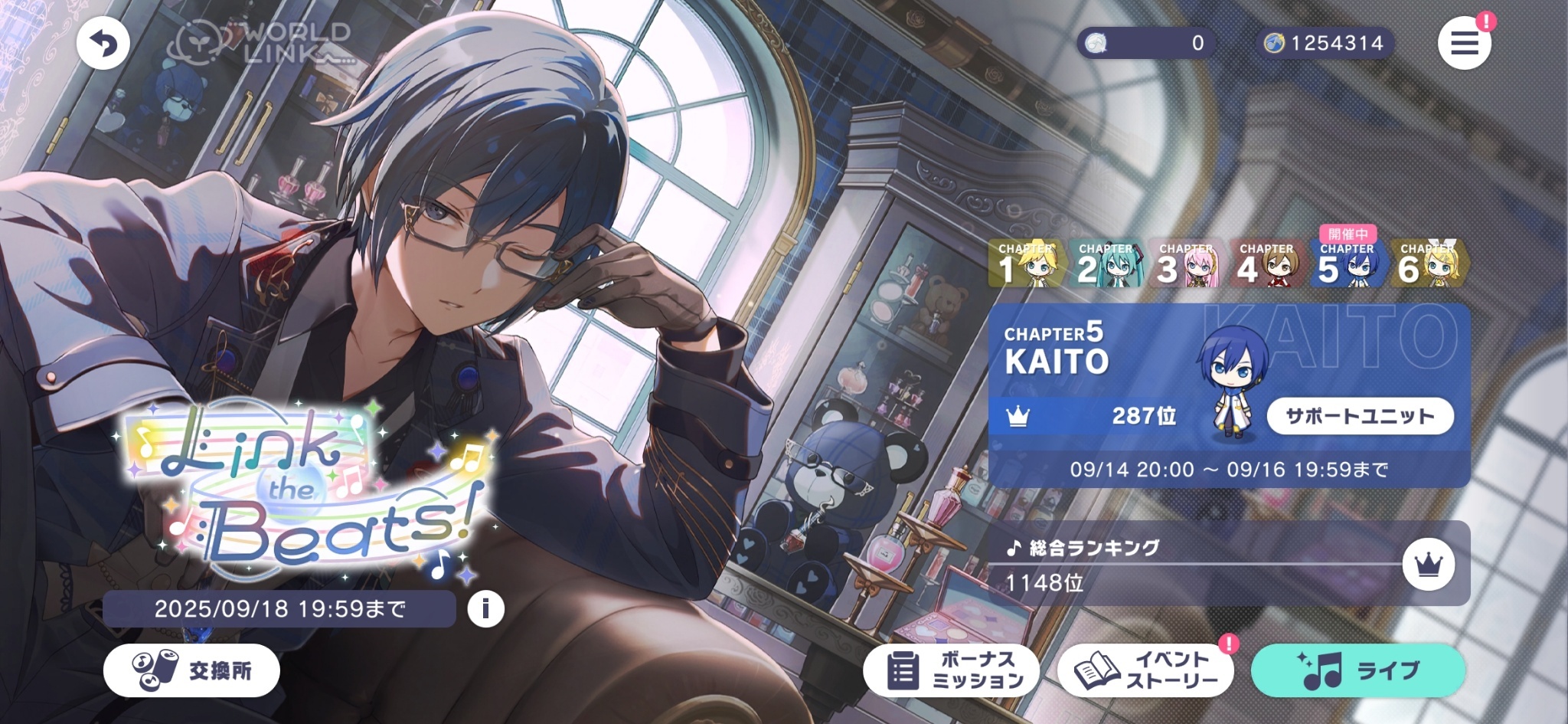
Task: Open ボーナスミッション bonus missions
Action: (x=951, y=670)
